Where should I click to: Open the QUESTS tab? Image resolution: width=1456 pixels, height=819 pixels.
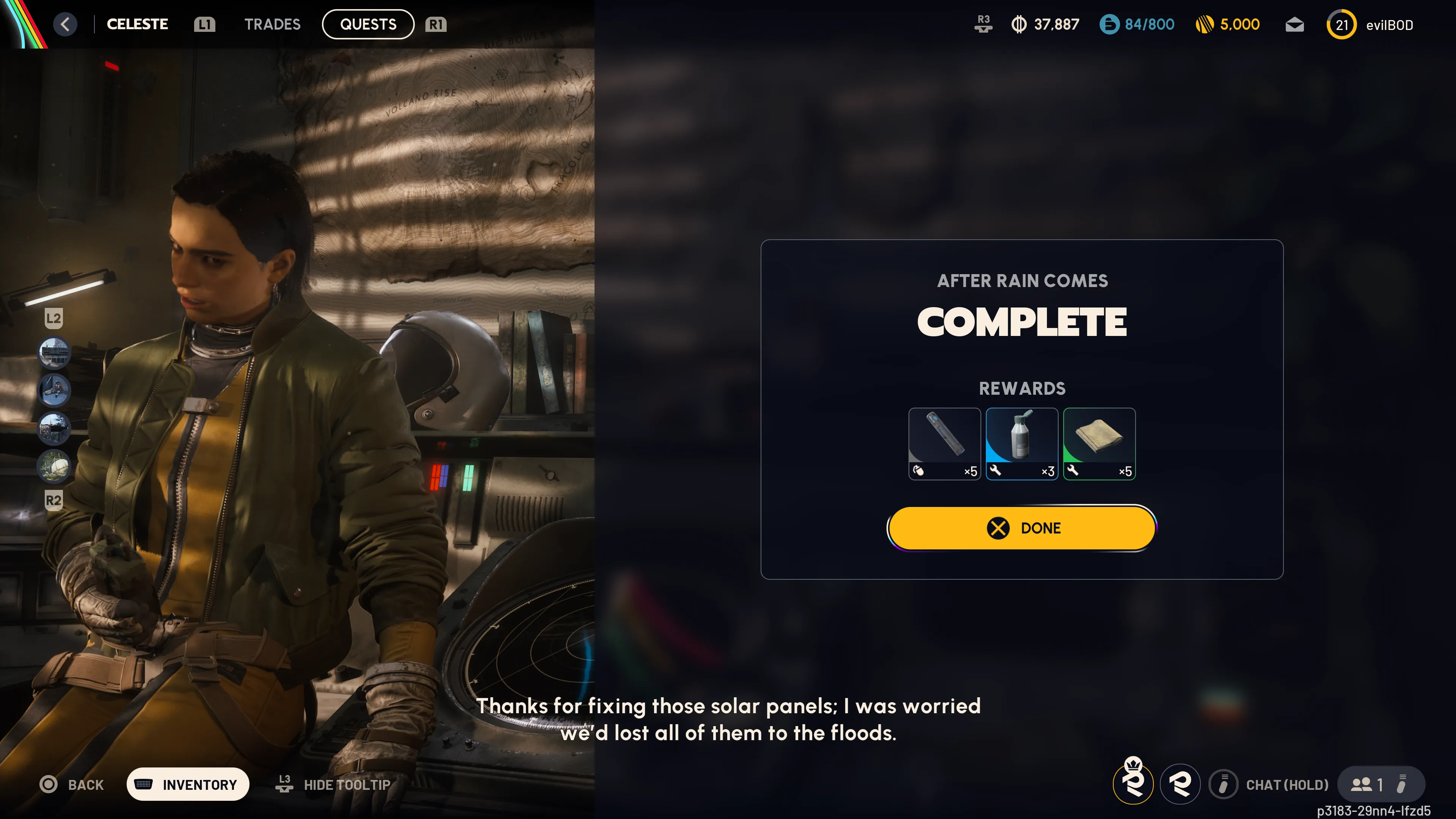tap(367, 24)
